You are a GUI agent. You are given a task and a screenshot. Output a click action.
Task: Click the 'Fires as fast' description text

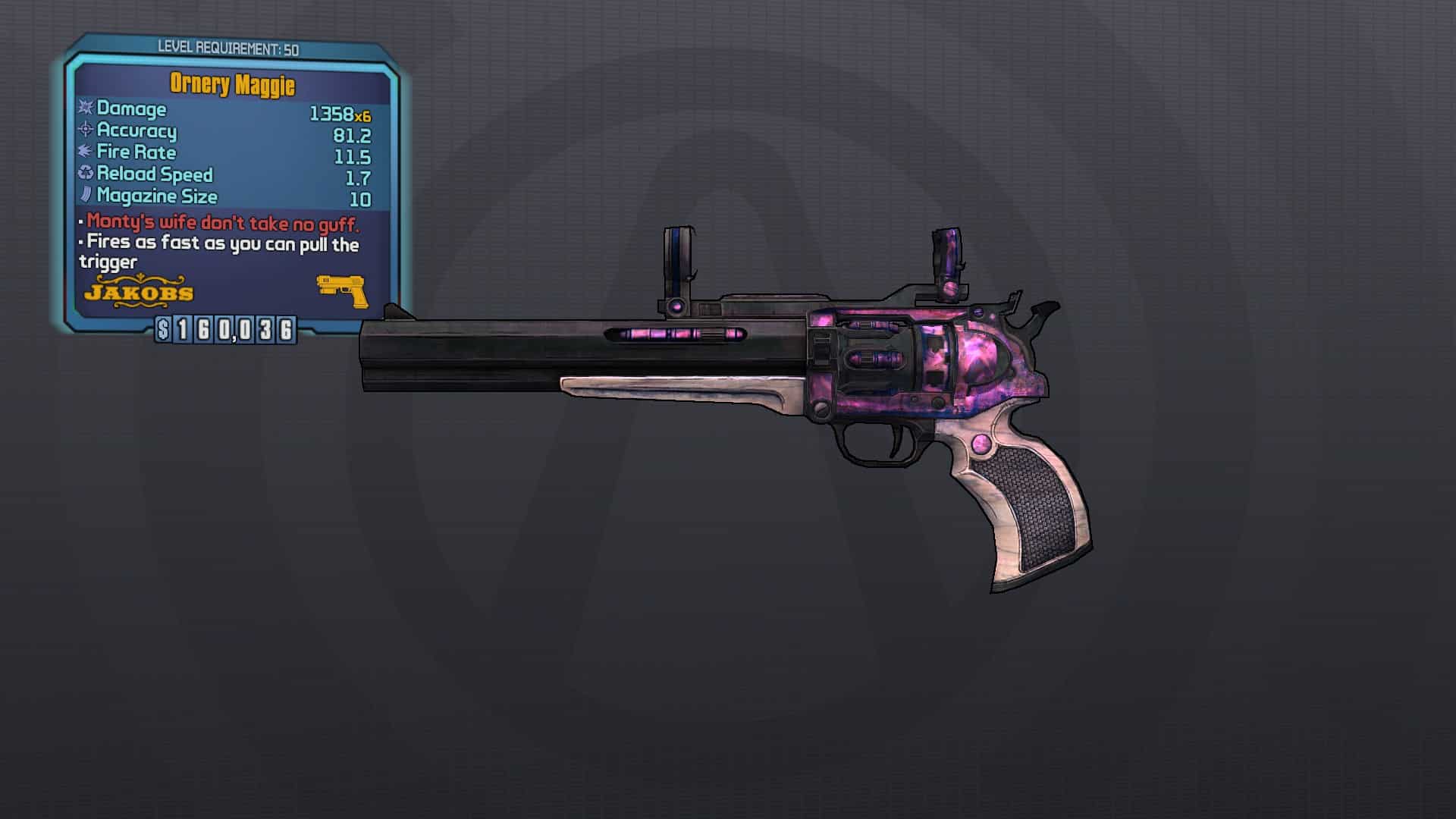(x=224, y=244)
